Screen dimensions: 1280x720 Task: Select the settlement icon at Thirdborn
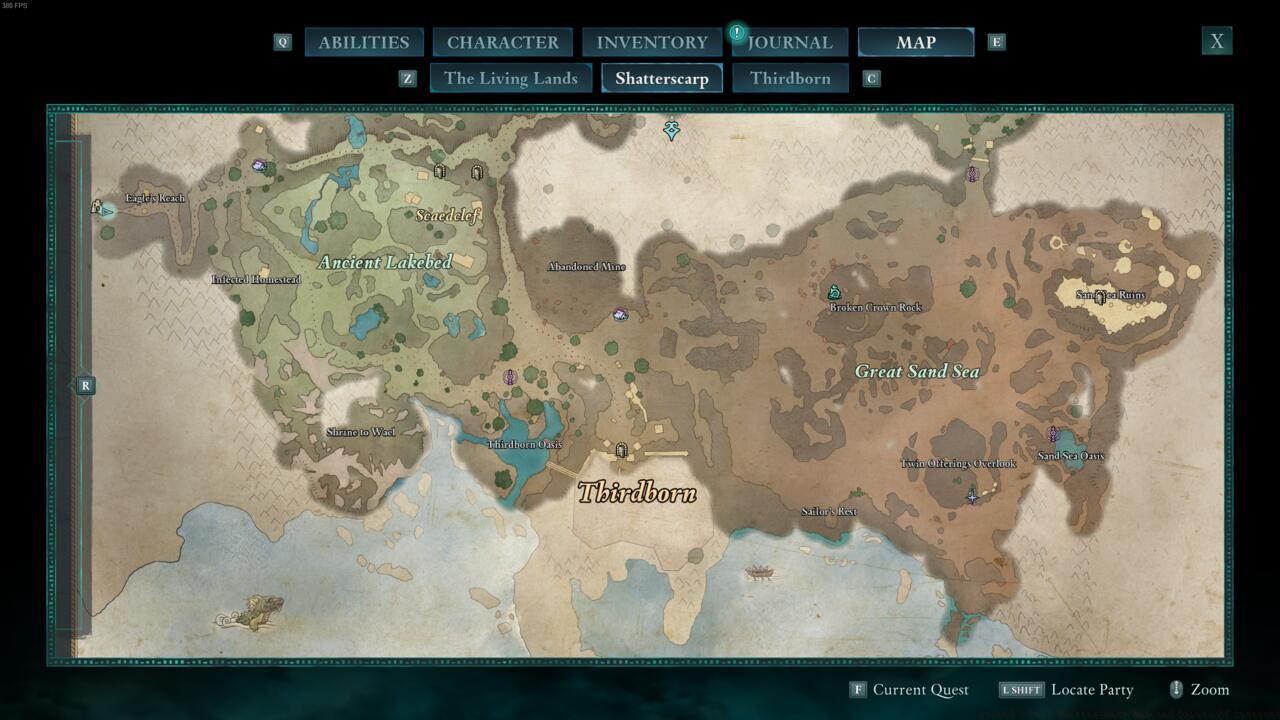(x=622, y=452)
